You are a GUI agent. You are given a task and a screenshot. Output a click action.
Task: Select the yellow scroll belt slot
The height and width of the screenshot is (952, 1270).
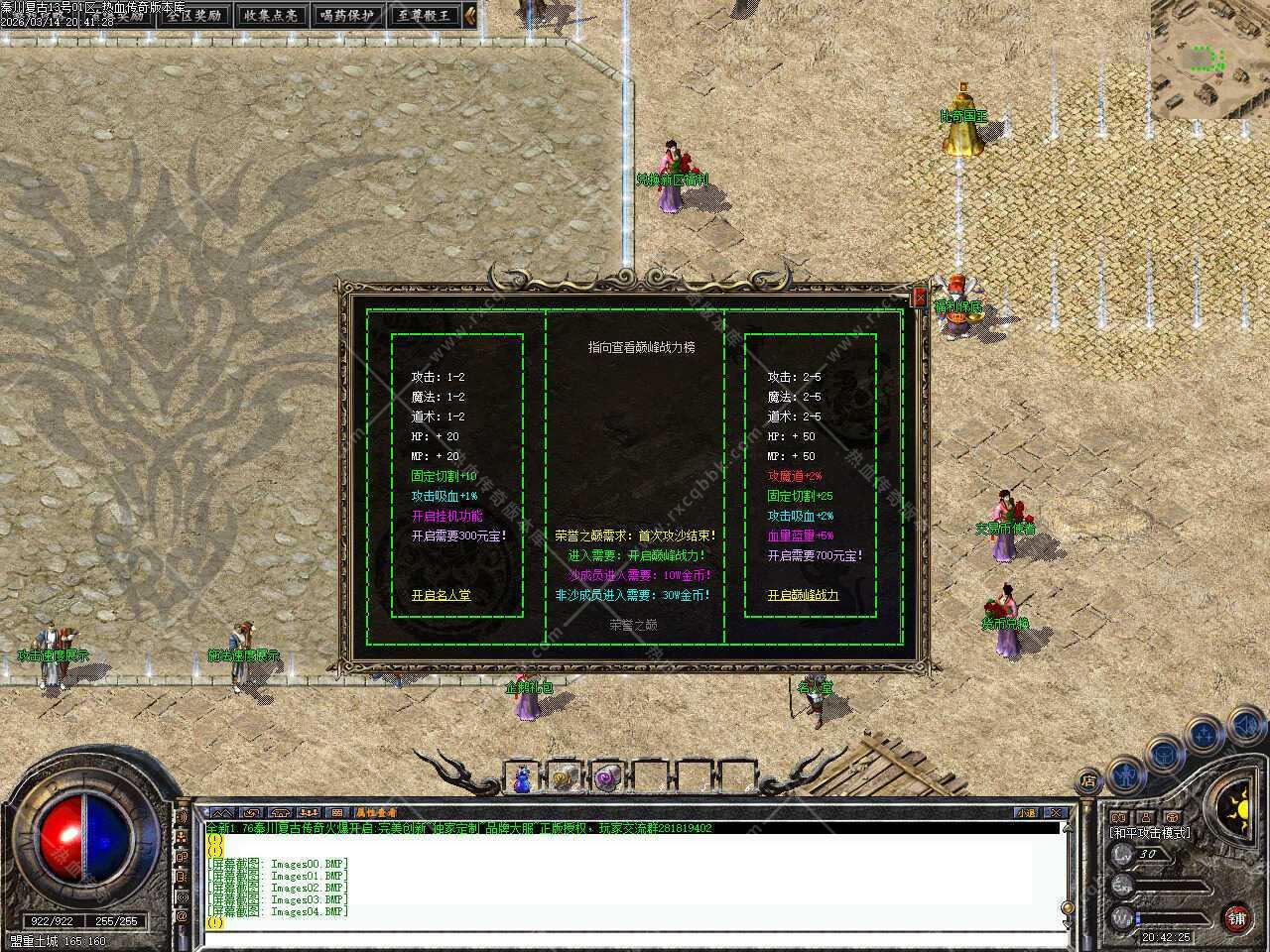[564, 779]
